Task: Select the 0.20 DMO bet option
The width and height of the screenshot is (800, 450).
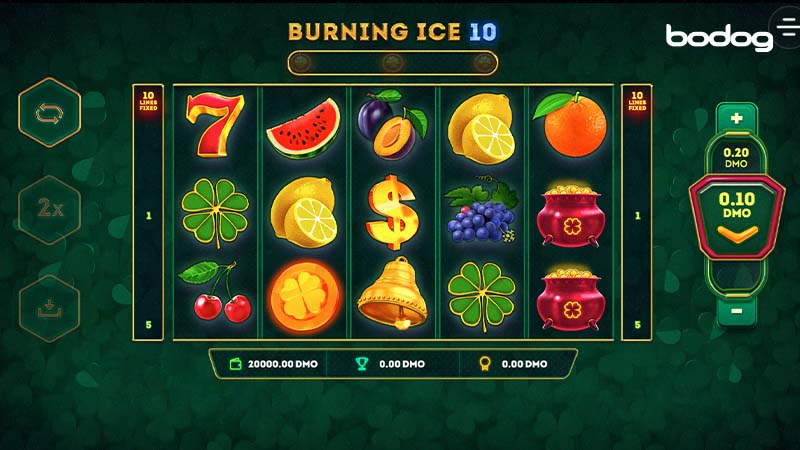Action: point(737,156)
